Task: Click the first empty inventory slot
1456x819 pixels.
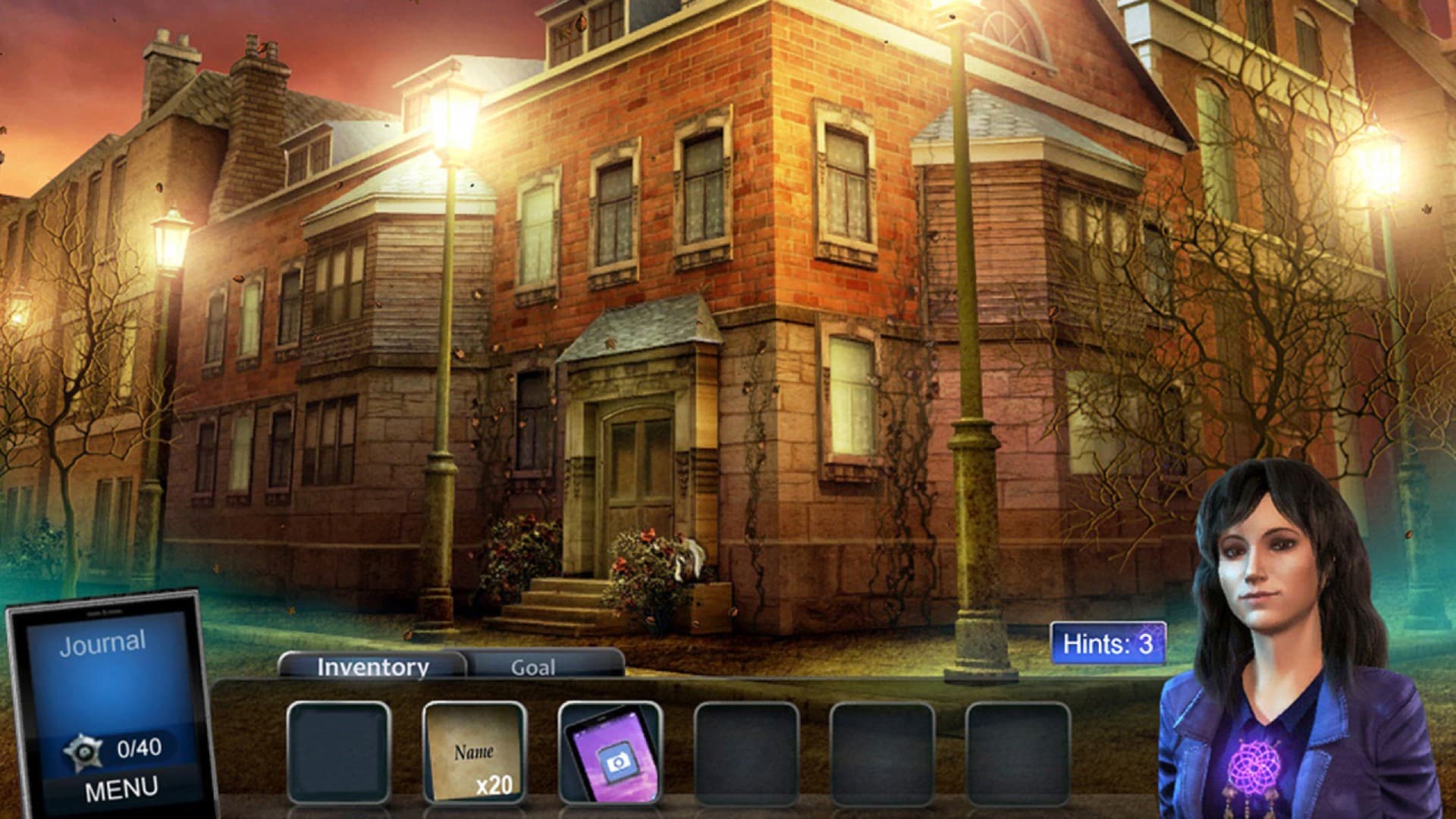Action: pyautogui.click(x=338, y=751)
